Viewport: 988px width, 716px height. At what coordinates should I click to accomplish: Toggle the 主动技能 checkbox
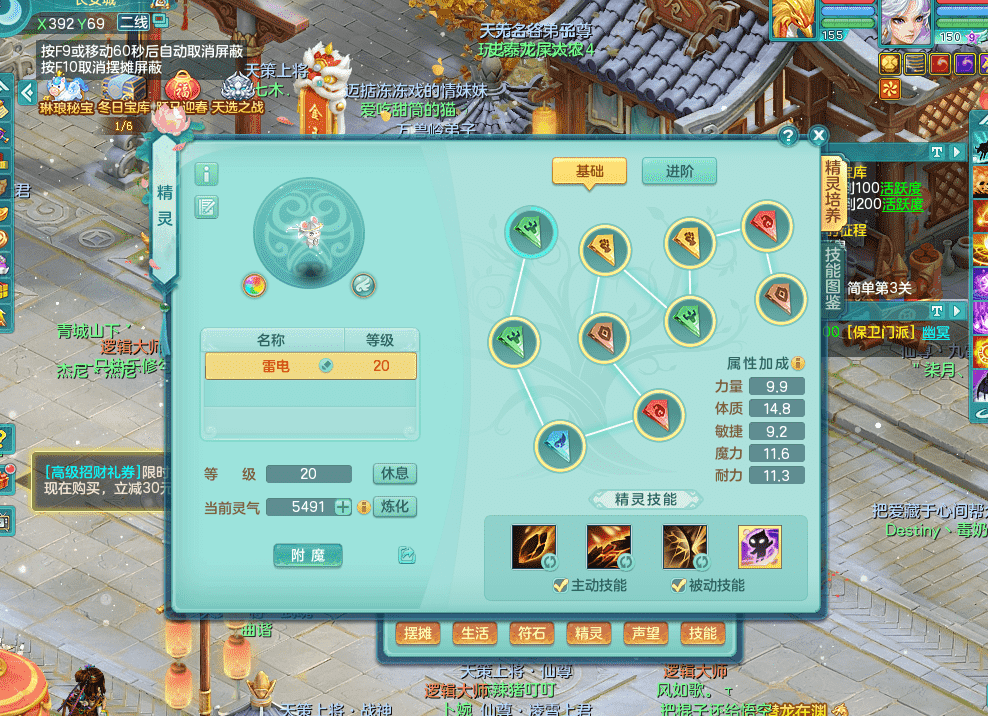coord(560,585)
